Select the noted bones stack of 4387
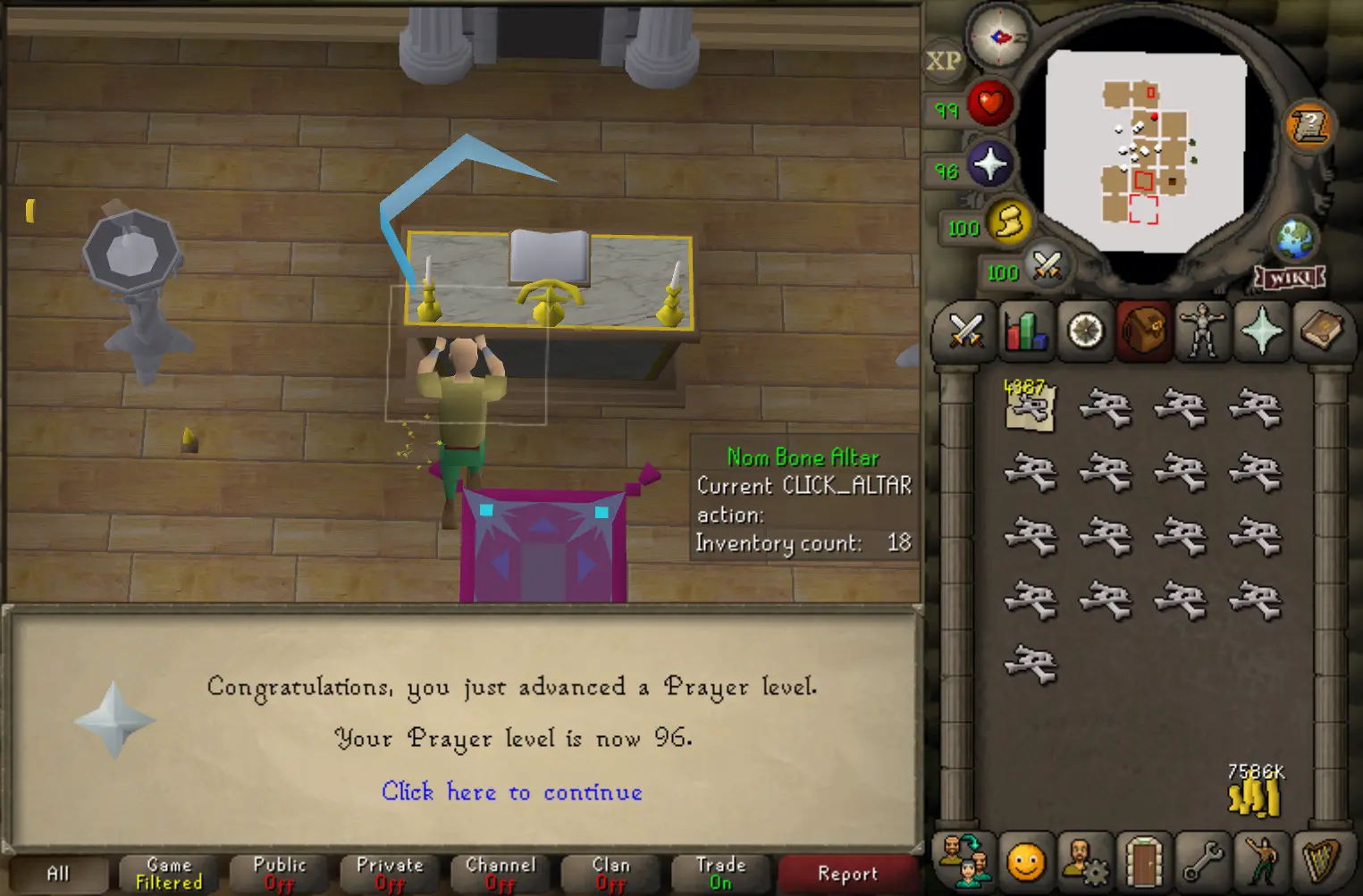 pyautogui.click(x=1030, y=407)
